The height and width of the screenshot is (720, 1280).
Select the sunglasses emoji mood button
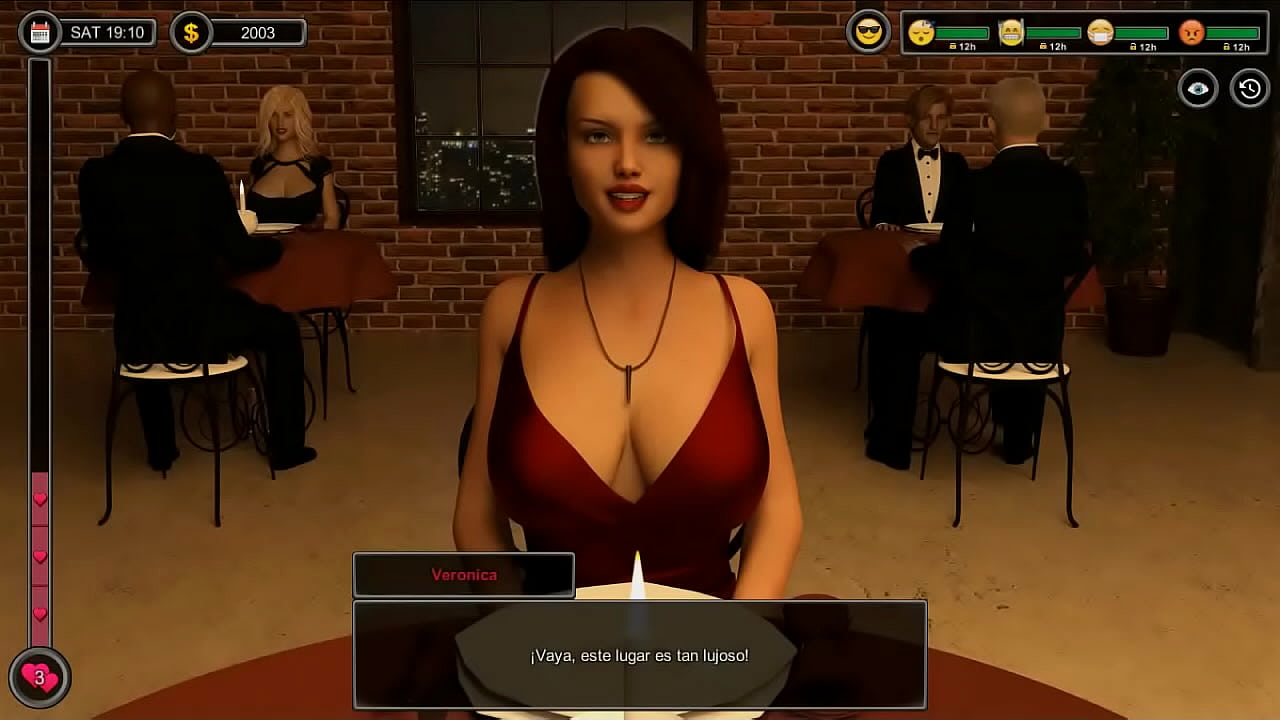868,32
